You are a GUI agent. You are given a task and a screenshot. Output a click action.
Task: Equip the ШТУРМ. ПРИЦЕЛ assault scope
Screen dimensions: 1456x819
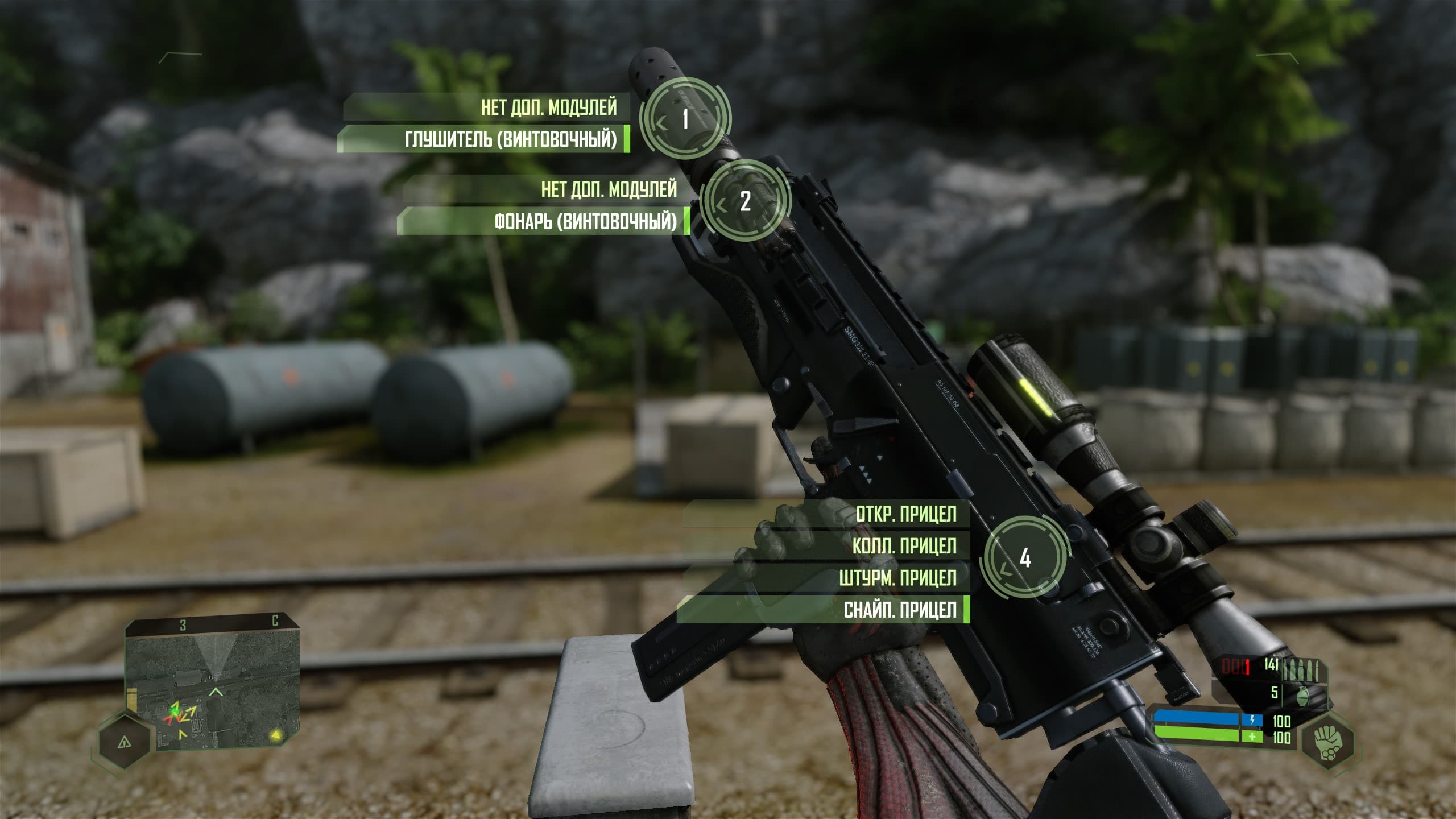(897, 578)
